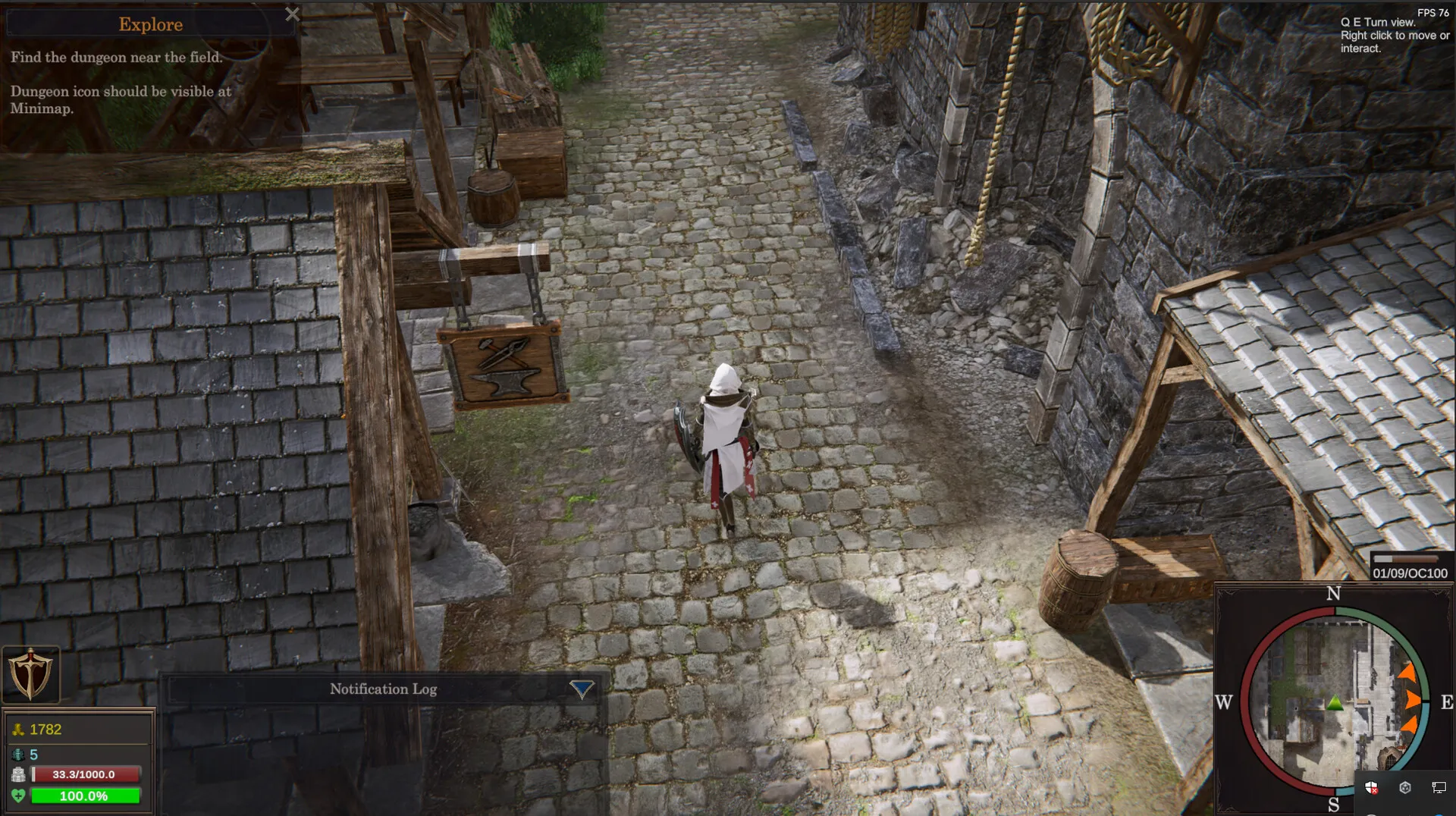Close the Explore quest panel
1456x816 pixels.
coord(293,14)
